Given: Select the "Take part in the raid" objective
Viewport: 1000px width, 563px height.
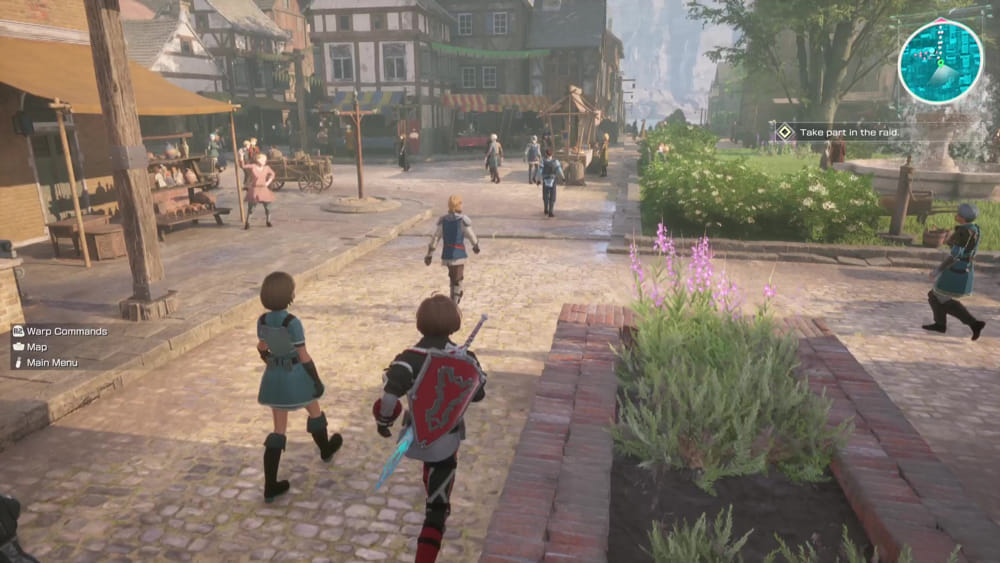Looking at the screenshot, I should click(x=848, y=131).
